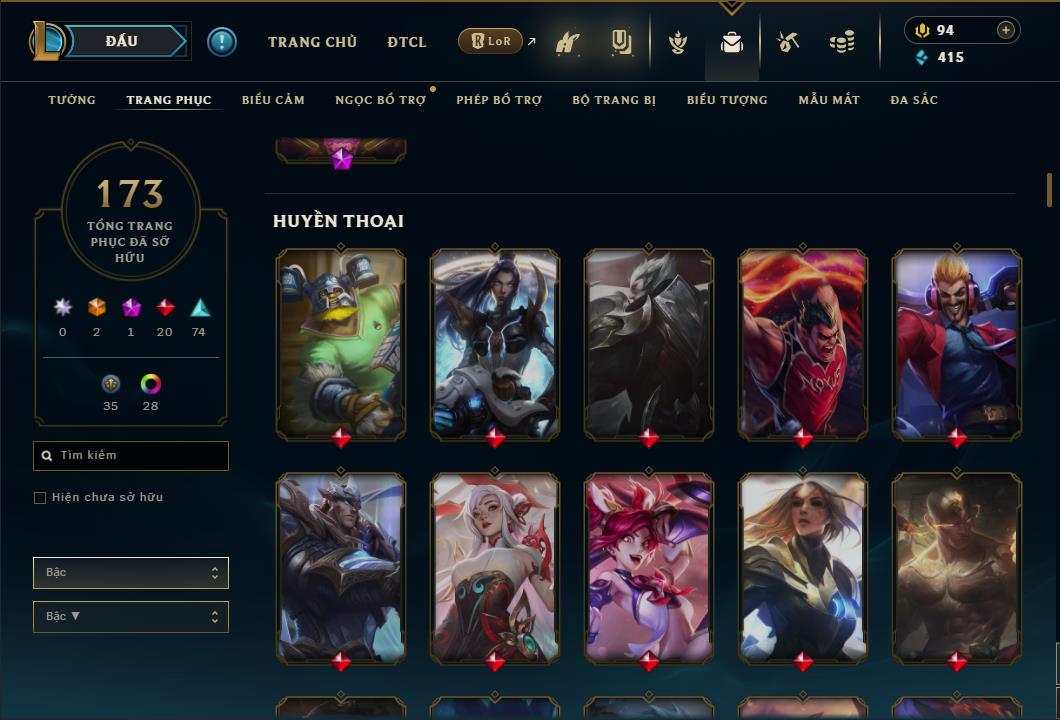Open the LoR external link
Screen dimensions: 1060x720
491,41
